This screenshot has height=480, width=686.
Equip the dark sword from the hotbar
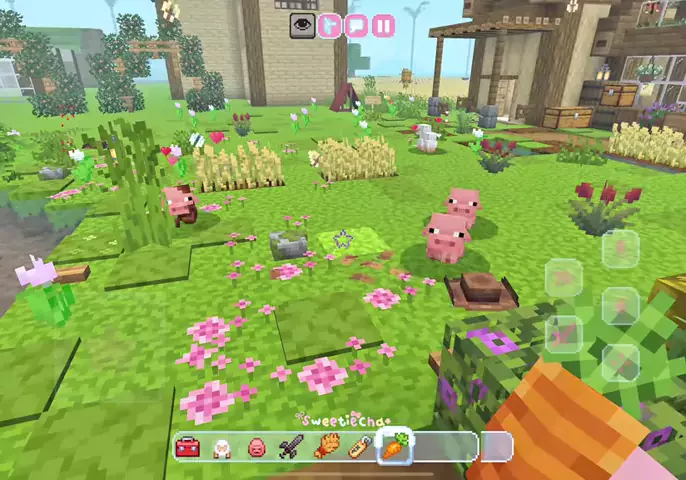point(290,447)
